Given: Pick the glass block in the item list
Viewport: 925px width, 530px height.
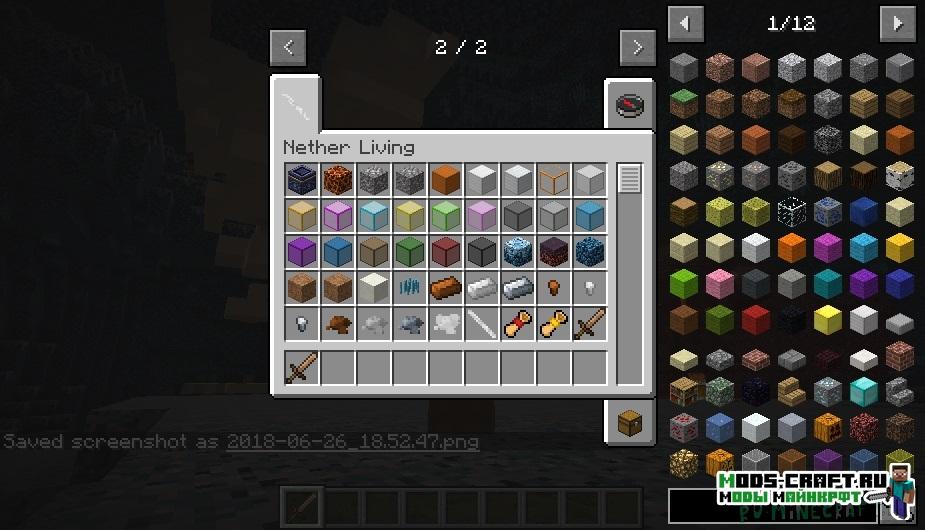Looking at the screenshot, I should pos(792,211).
